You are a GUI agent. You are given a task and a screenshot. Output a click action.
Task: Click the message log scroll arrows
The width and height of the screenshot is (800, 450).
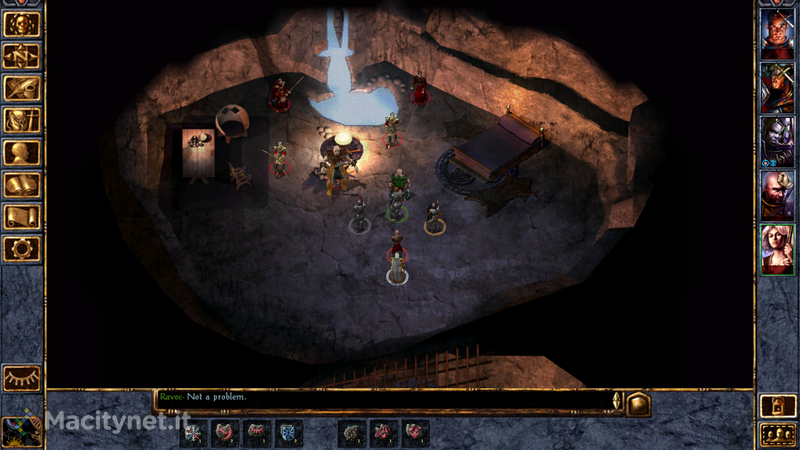tap(617, 401)
